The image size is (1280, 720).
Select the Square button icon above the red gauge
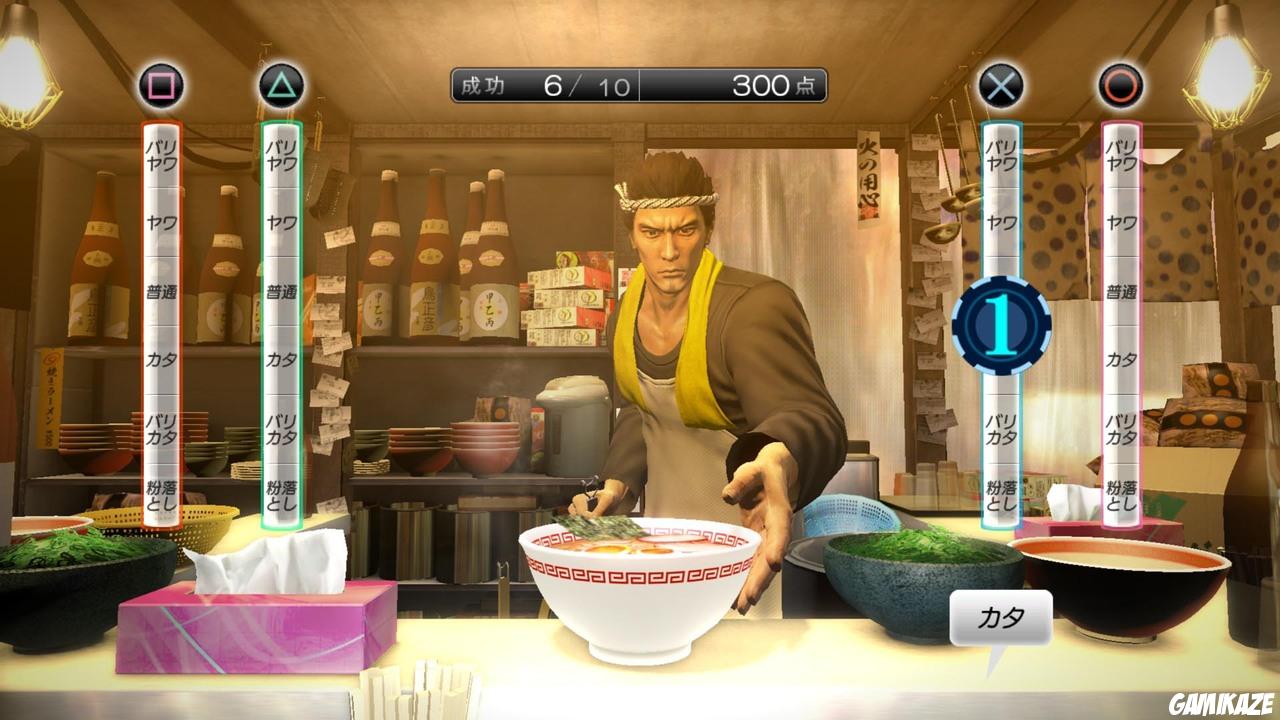pos(160,85)
